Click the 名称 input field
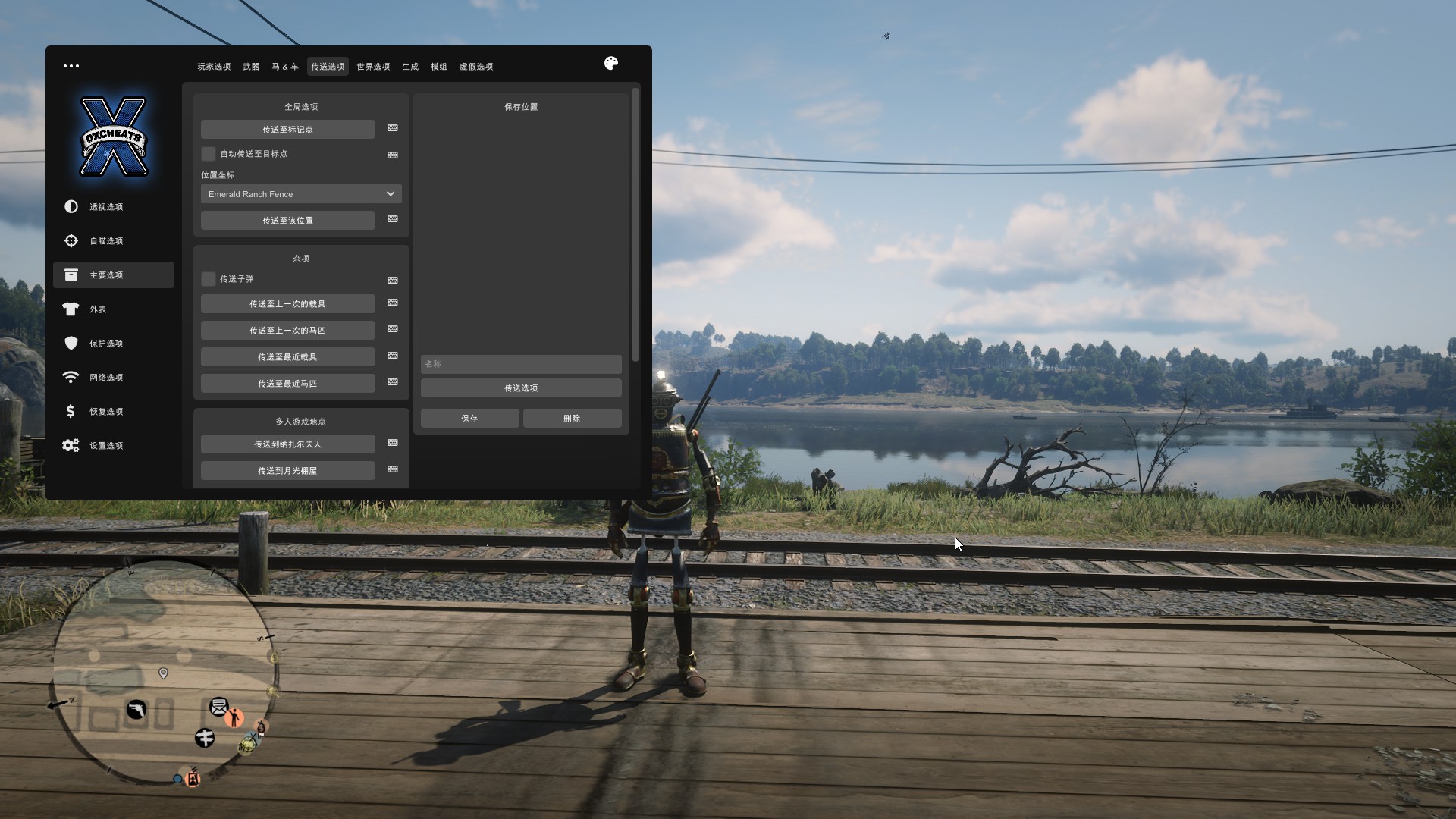 [x=521, y=364]
